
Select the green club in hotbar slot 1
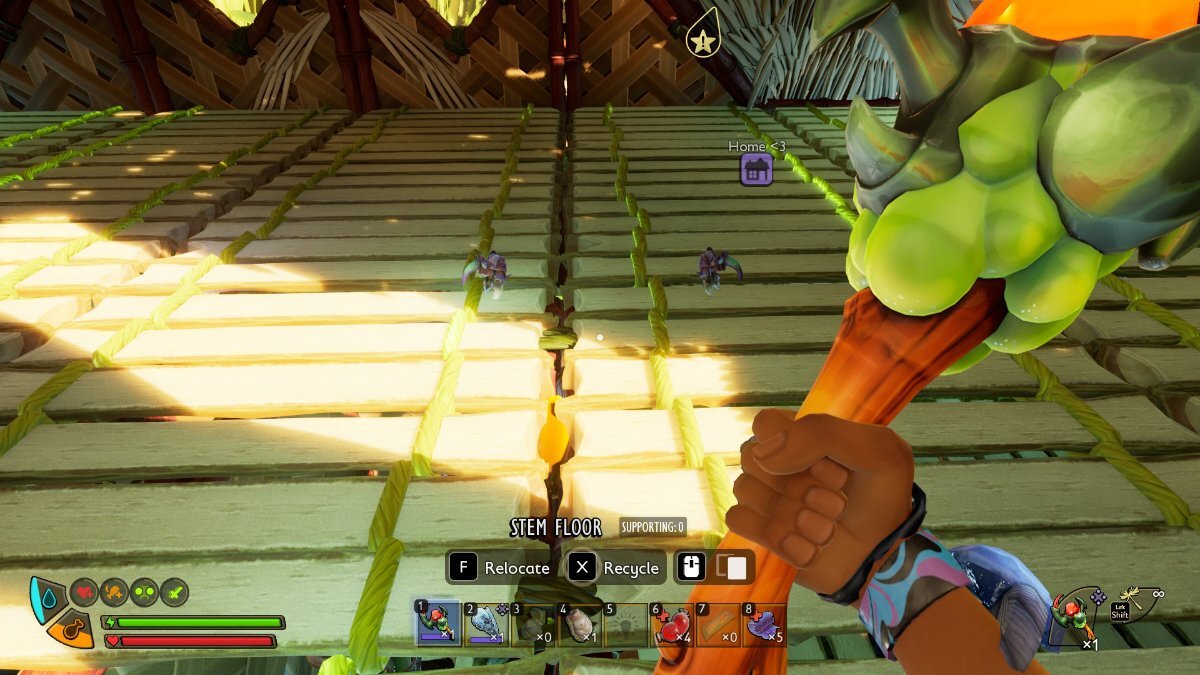(x=437, y=623)
